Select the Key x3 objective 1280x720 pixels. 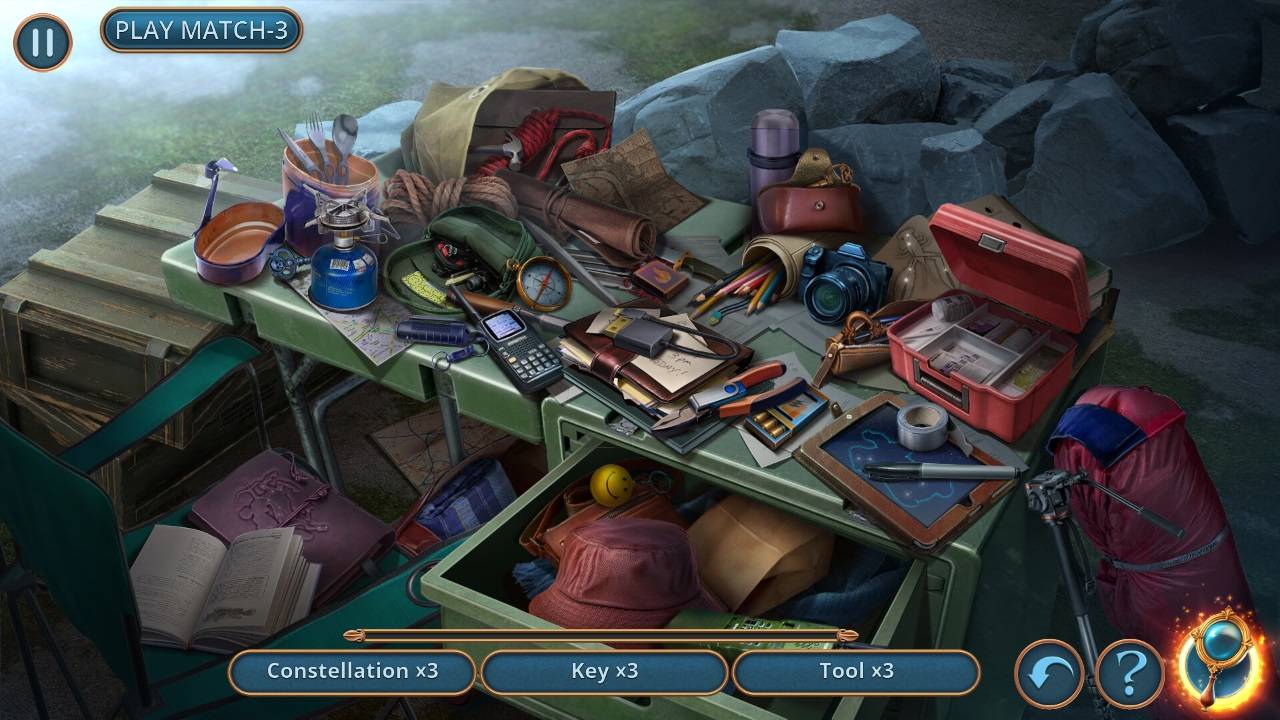(604, 671)
